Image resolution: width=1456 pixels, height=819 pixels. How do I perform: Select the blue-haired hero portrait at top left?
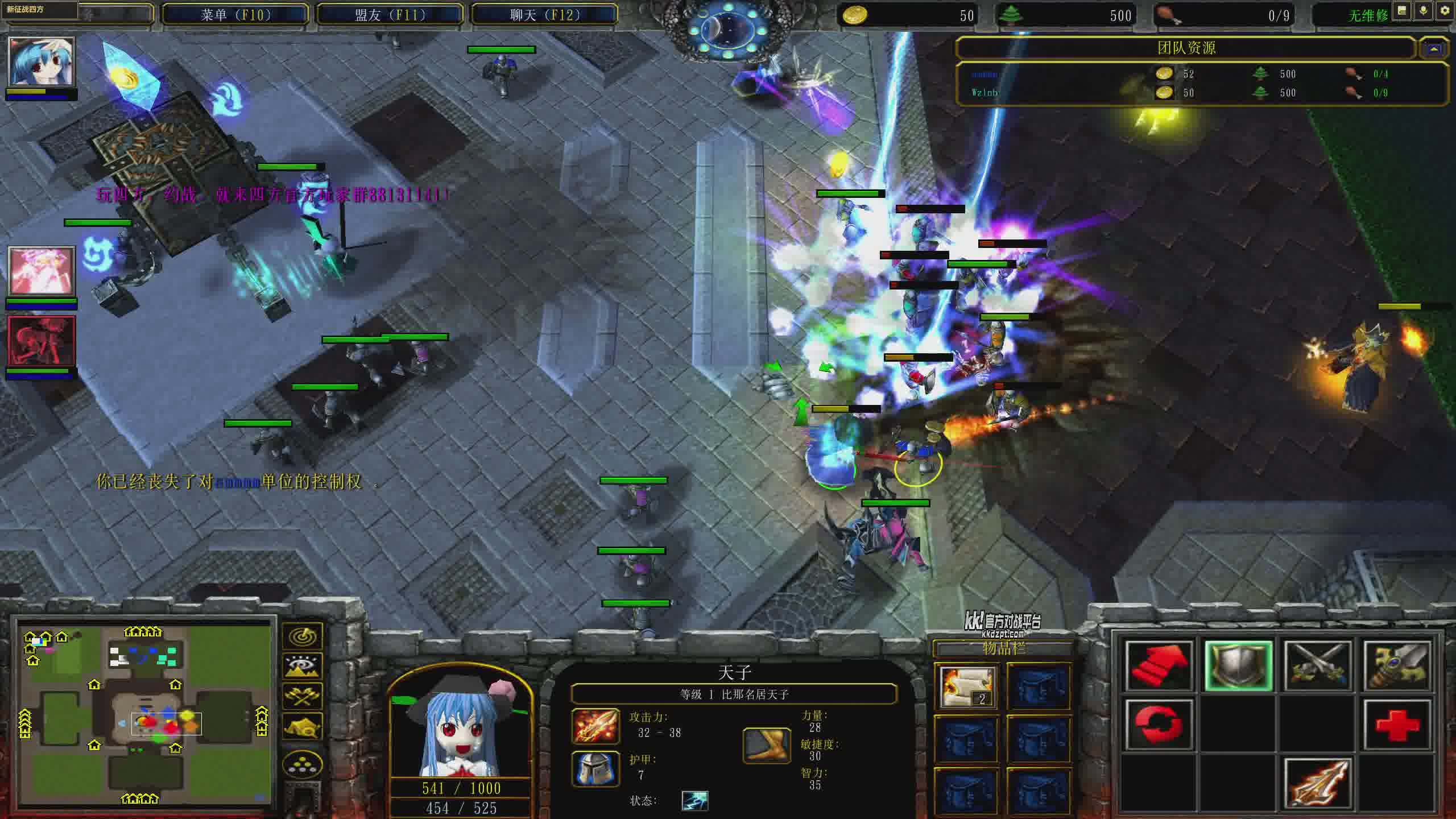[41, 61]
